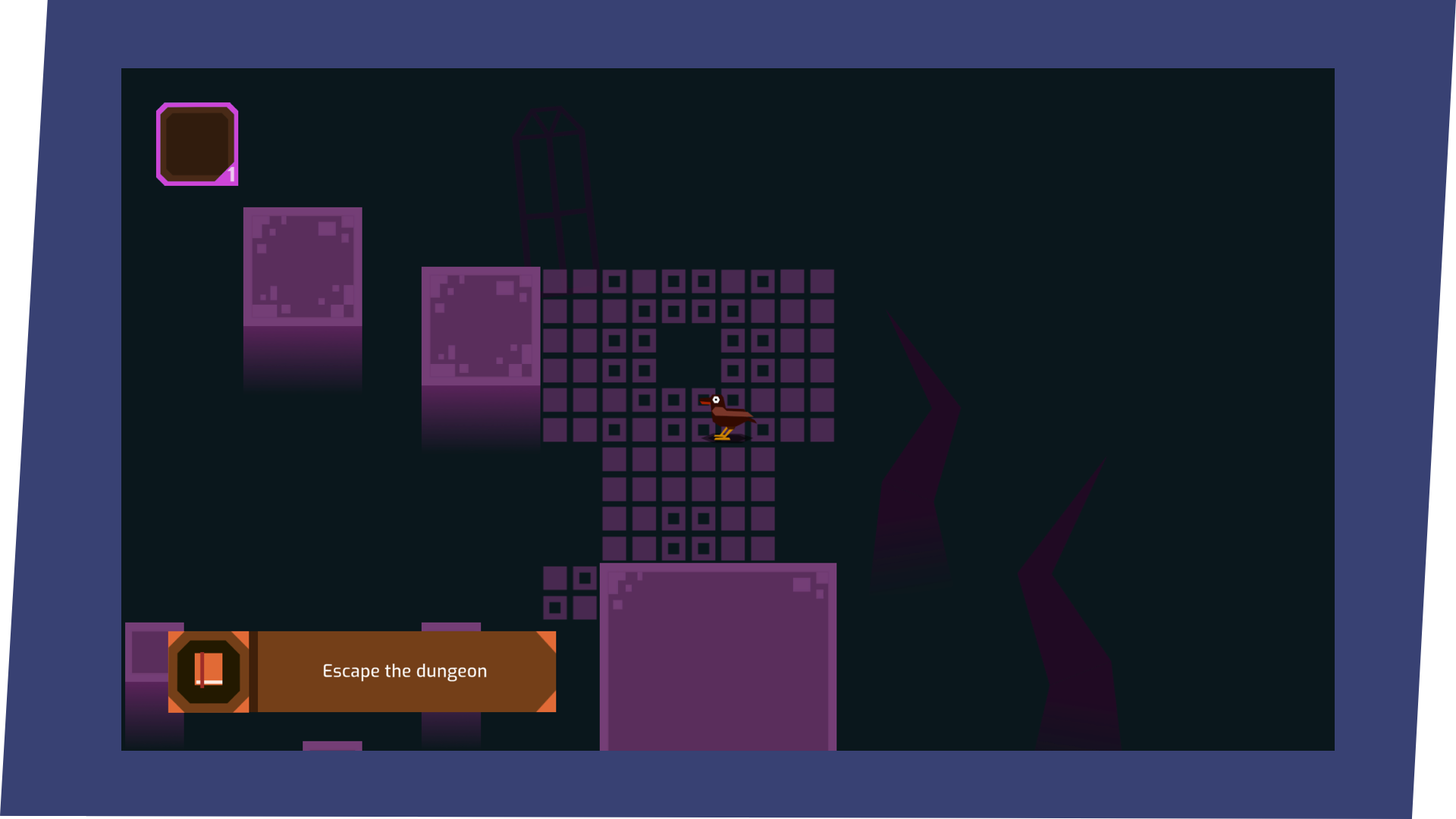Select the inventory slot in the top left
The height and width of the screenshot is (819, 1456).
(197, 144)
